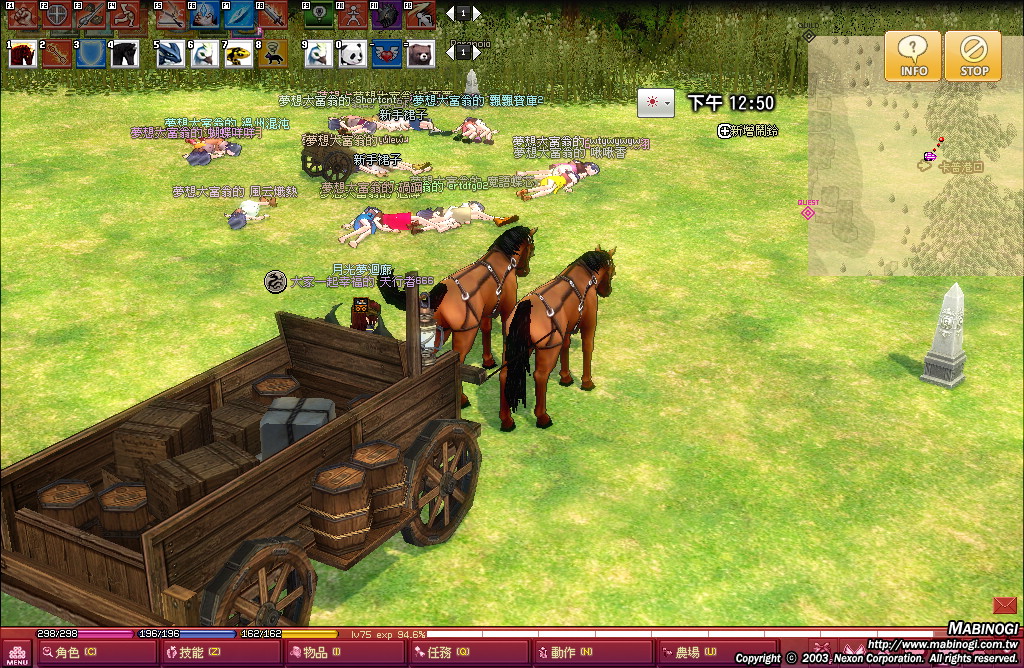Hit the STOP button
This screenshot has width=1024, height=668.
(x=973, y=55)
